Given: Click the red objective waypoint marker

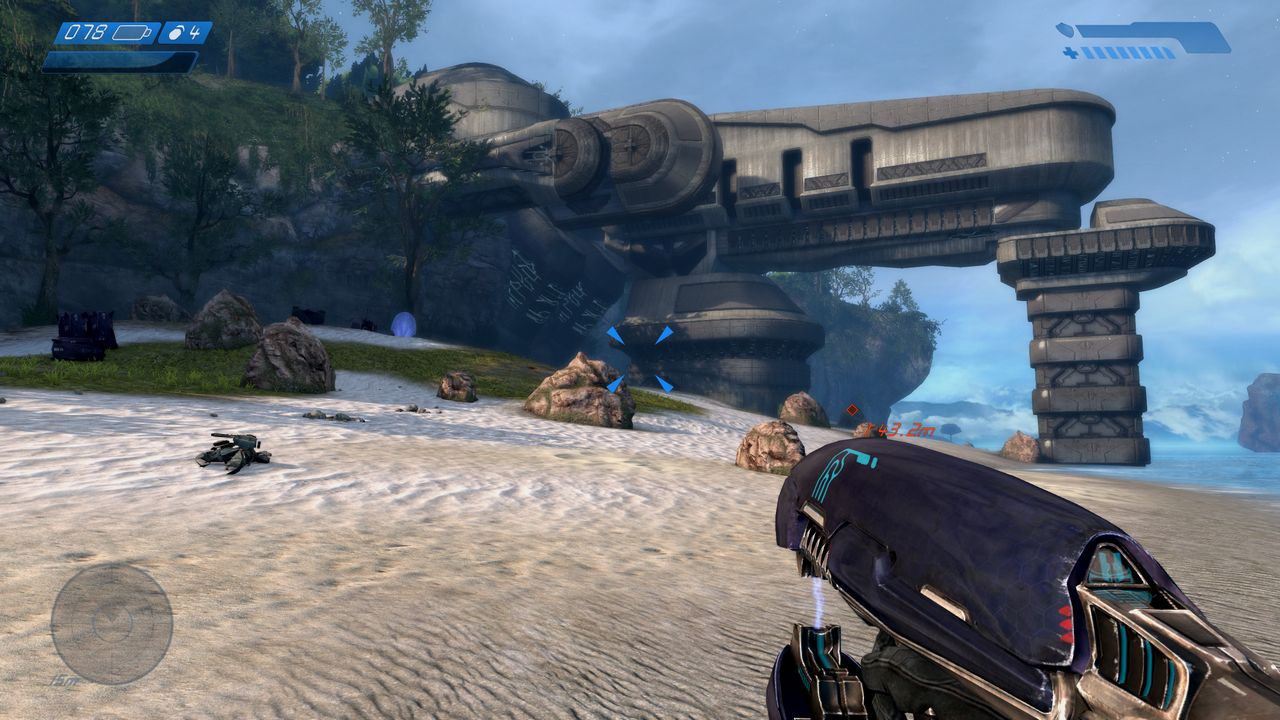Looking at the screenshot, I should [x=852, y=409].
